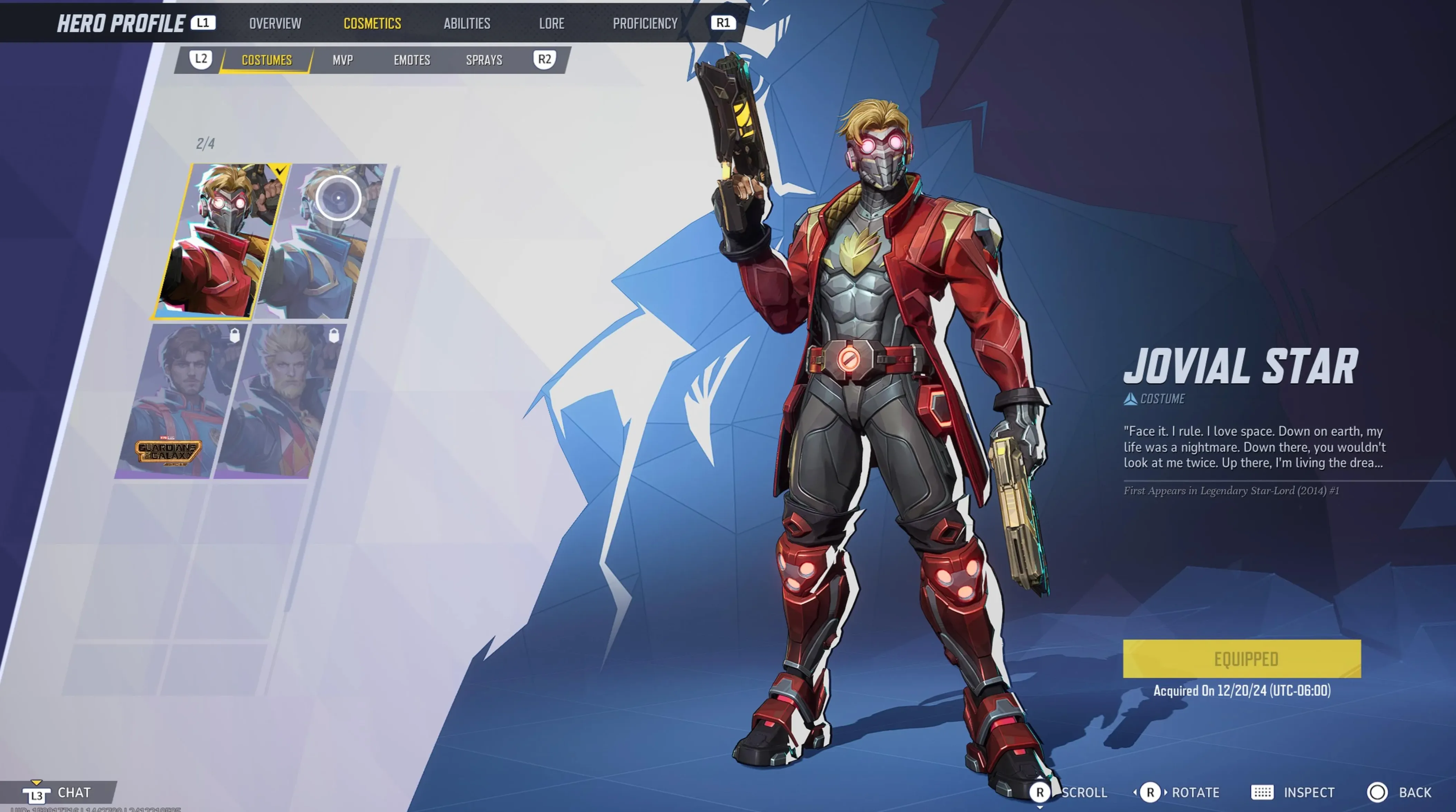Select the L2 sub-tab shortcut icon
The width and height of the screenshot is (1456, 812).
click(201, 59)
